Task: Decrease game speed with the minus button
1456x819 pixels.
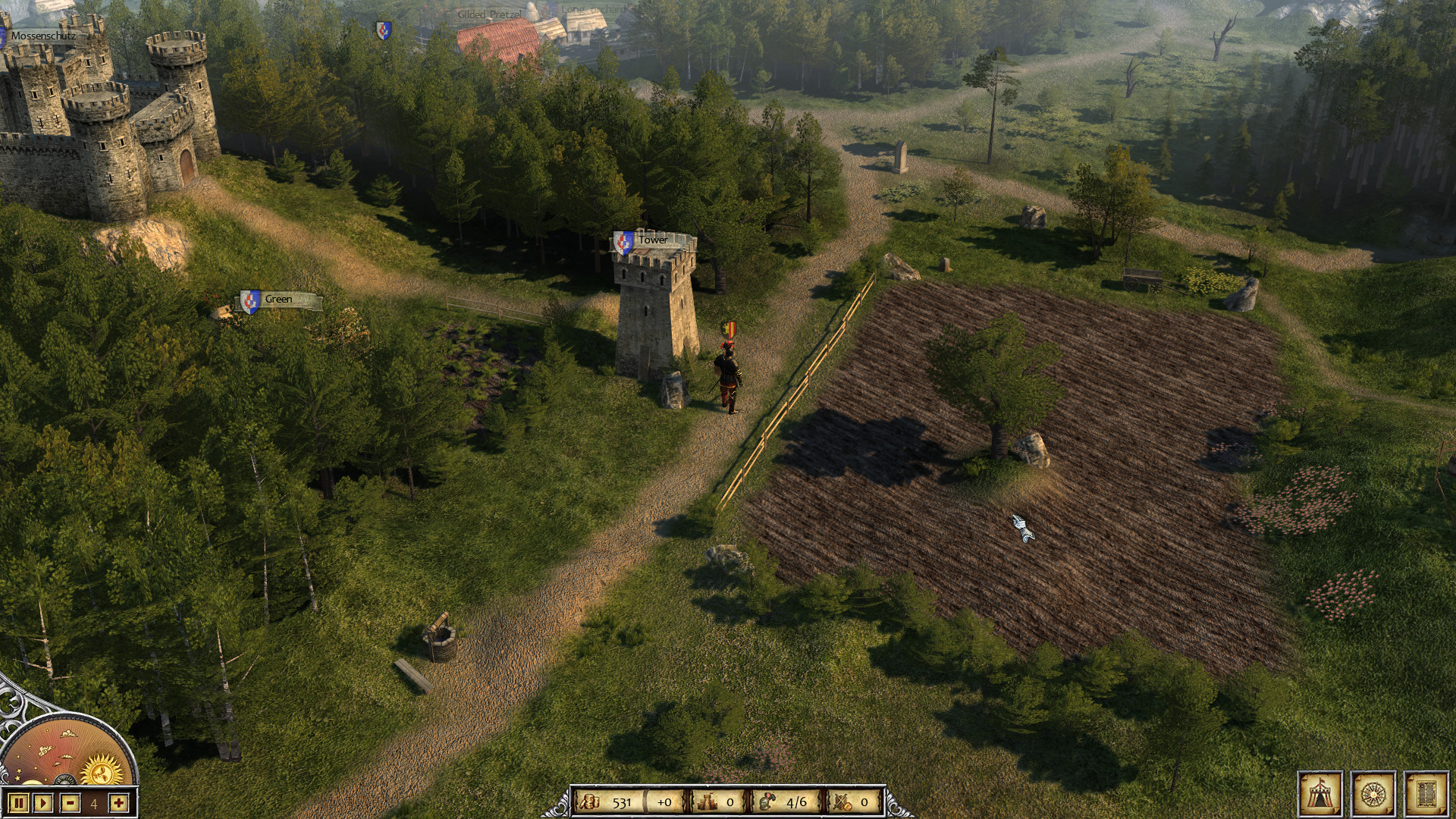Action: coord(70,803)
